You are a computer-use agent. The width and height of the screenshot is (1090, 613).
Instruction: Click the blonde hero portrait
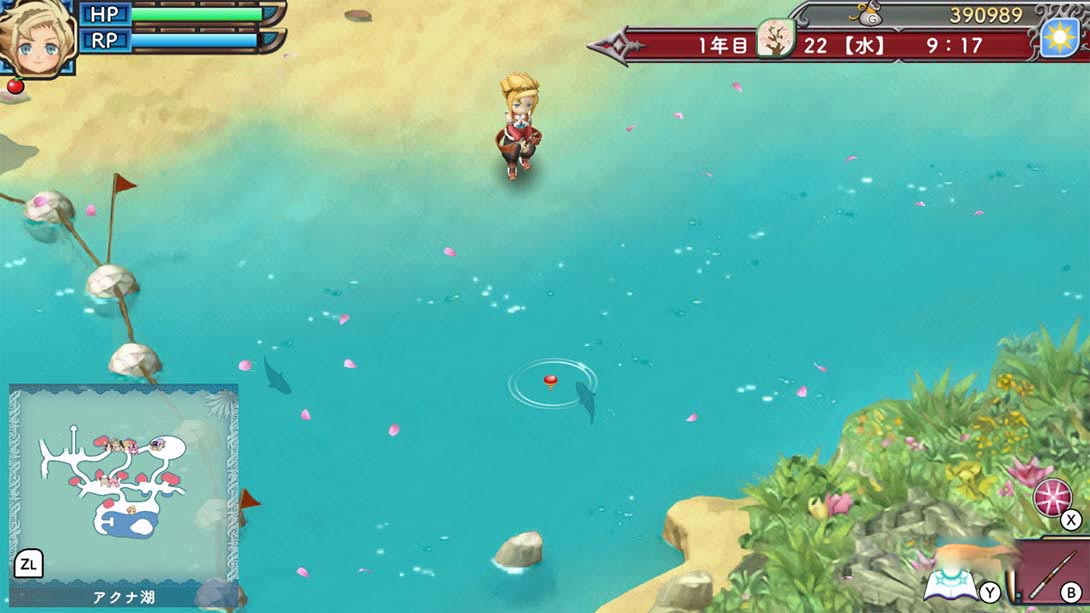click(x=36, y=38)
